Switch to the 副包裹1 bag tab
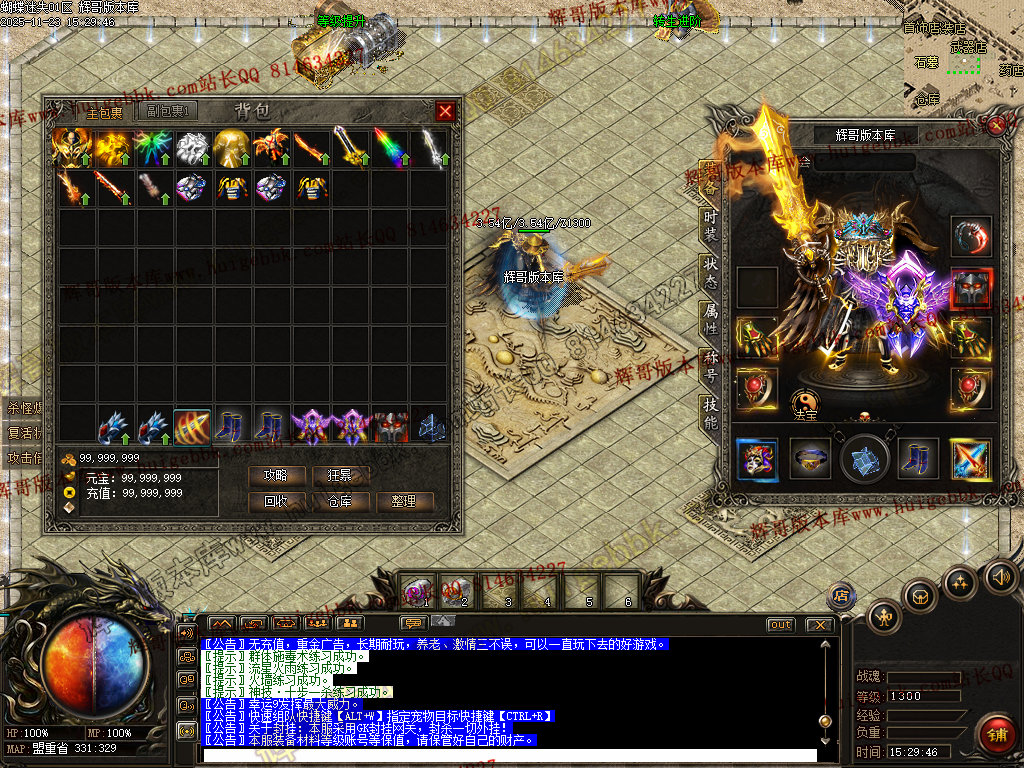 [167, 112]
